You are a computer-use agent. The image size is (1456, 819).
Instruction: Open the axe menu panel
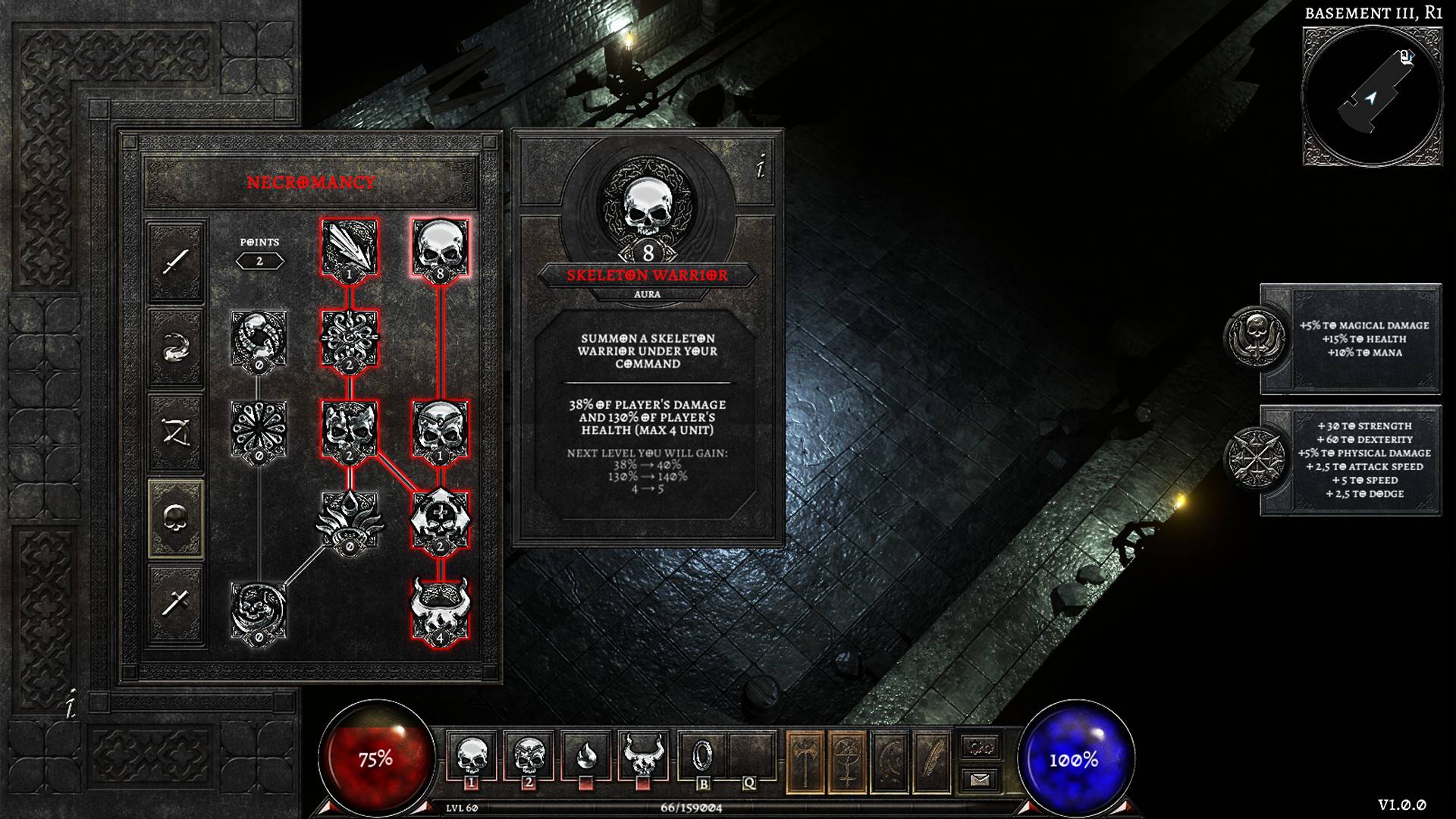[x=805, y=761]
